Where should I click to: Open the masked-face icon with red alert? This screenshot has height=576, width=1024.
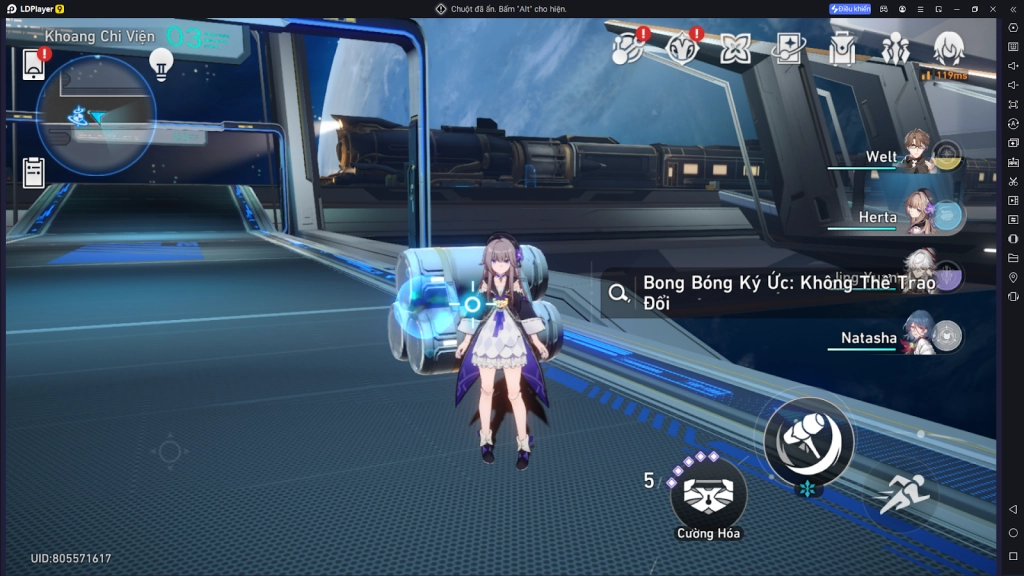pyautogui.click(x=683, y=48)
